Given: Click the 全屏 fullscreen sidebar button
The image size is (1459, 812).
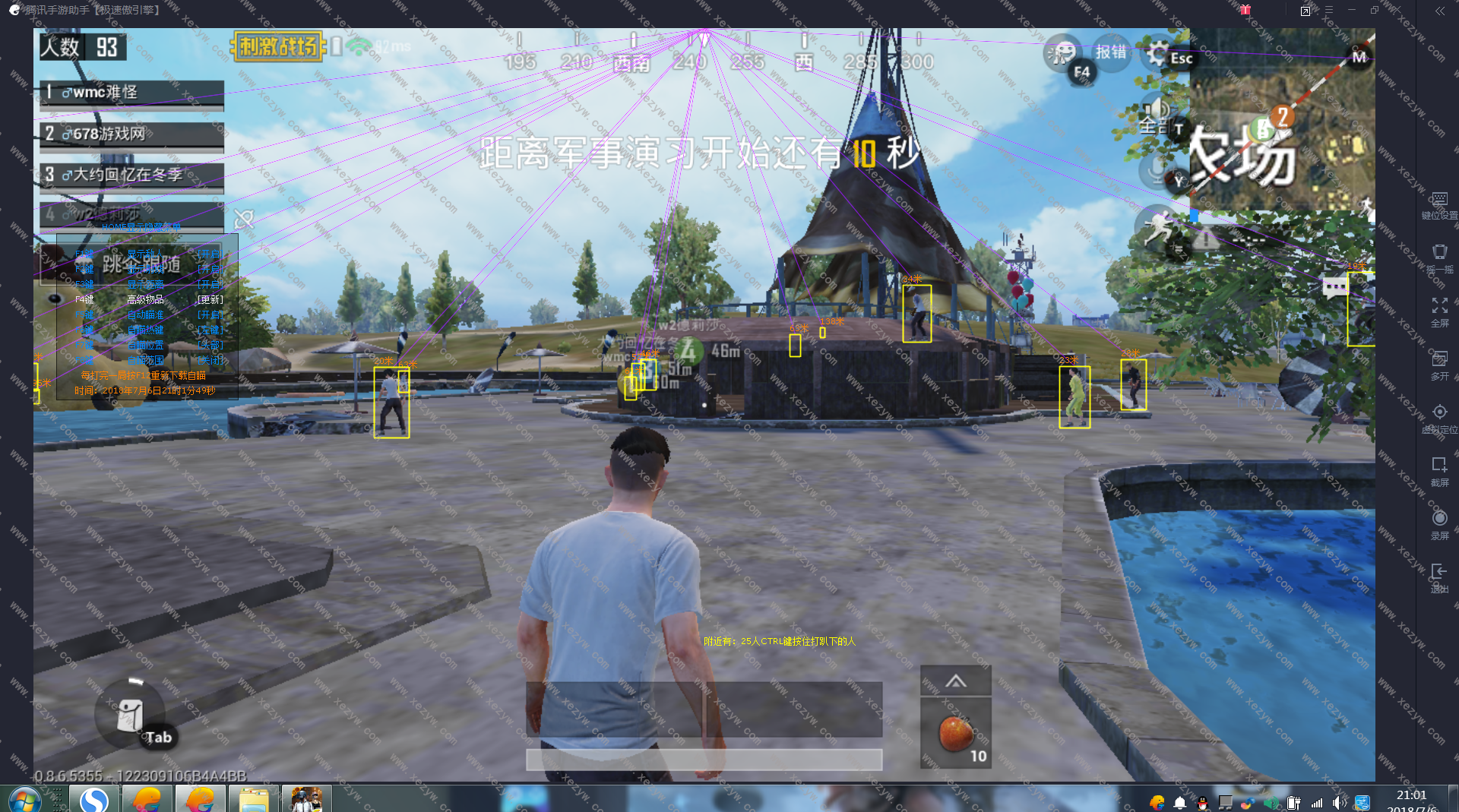Looking at the screenshot, I should [x=1439, y=311].
